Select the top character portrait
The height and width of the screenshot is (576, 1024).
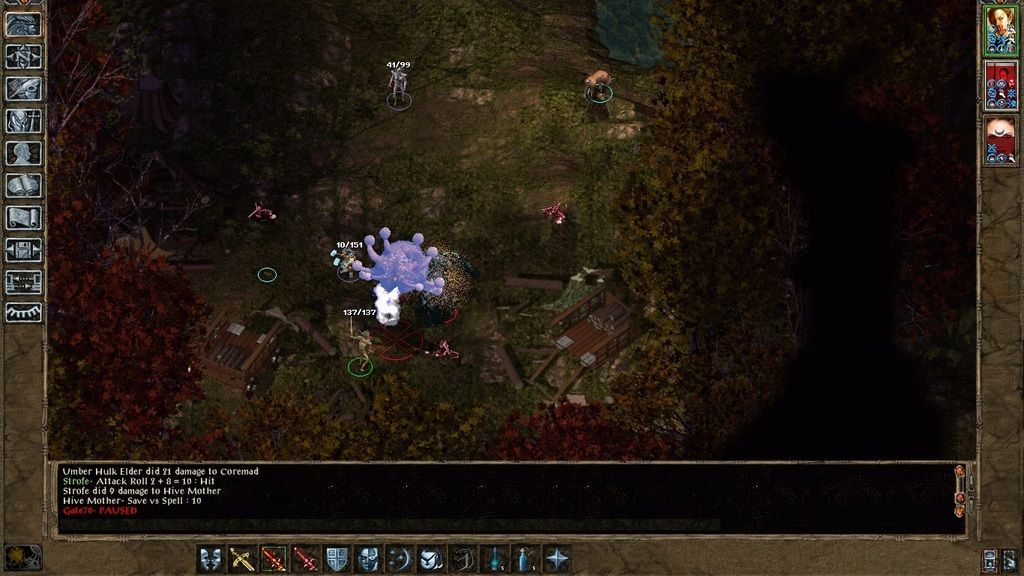tap(1000, 29)
